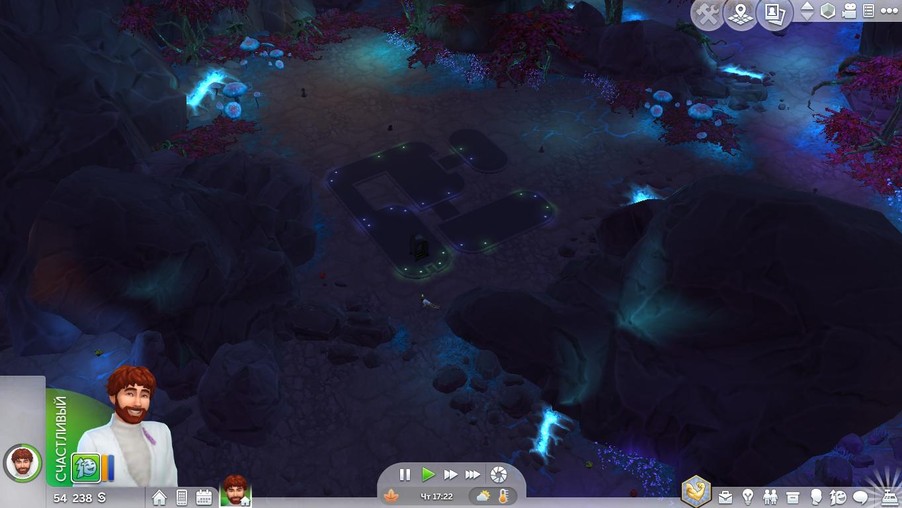Switch to ultra speed with triple arrows
Image resolution: width=902 pixels, height=508 pixels.
pos(472,475)
